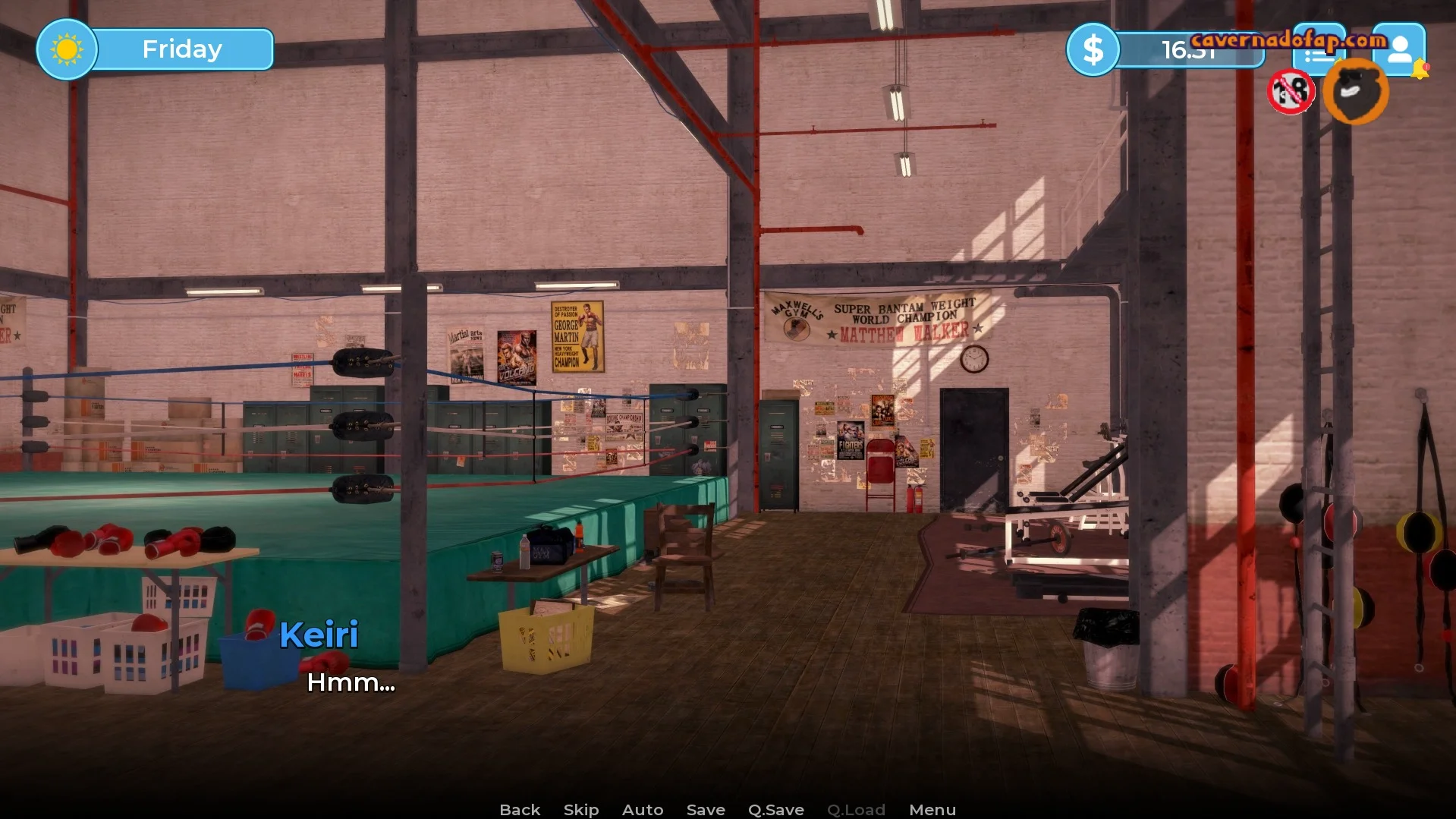The width and height of the screenshot is (1456, 819).
Task: Go back one dialogue line
Action: point(520,810)
